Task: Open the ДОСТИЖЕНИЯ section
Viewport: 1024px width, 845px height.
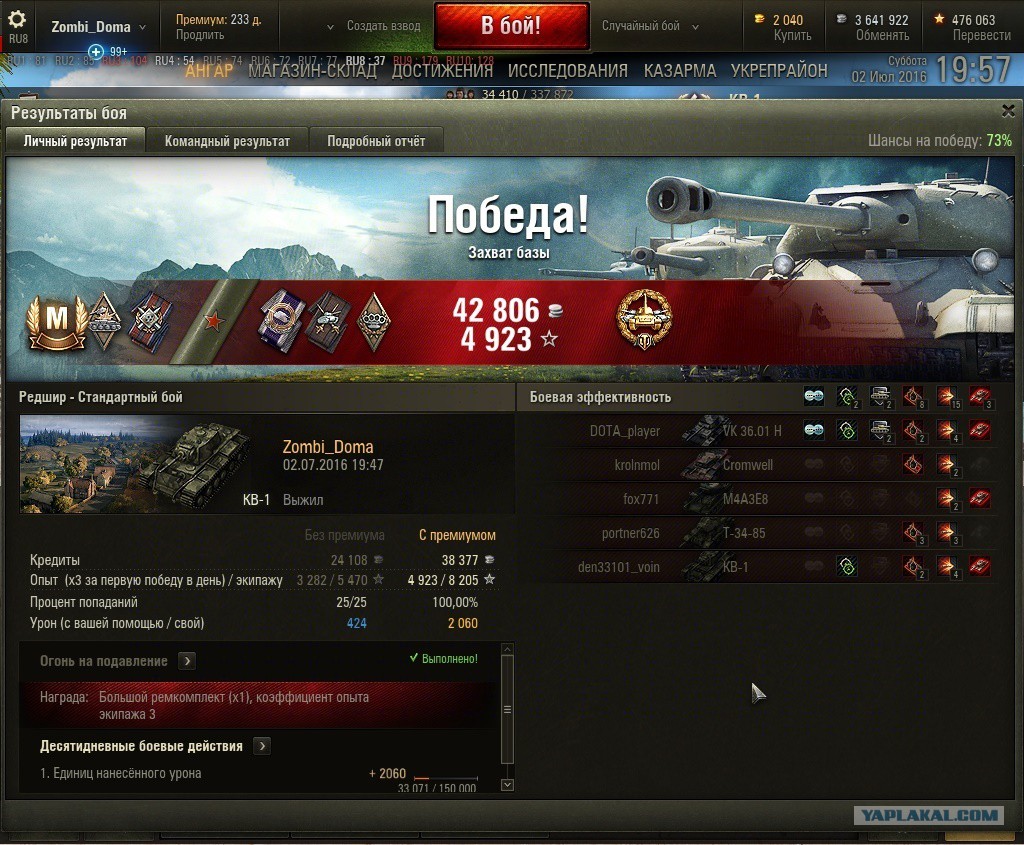Action: click(442, 71)
